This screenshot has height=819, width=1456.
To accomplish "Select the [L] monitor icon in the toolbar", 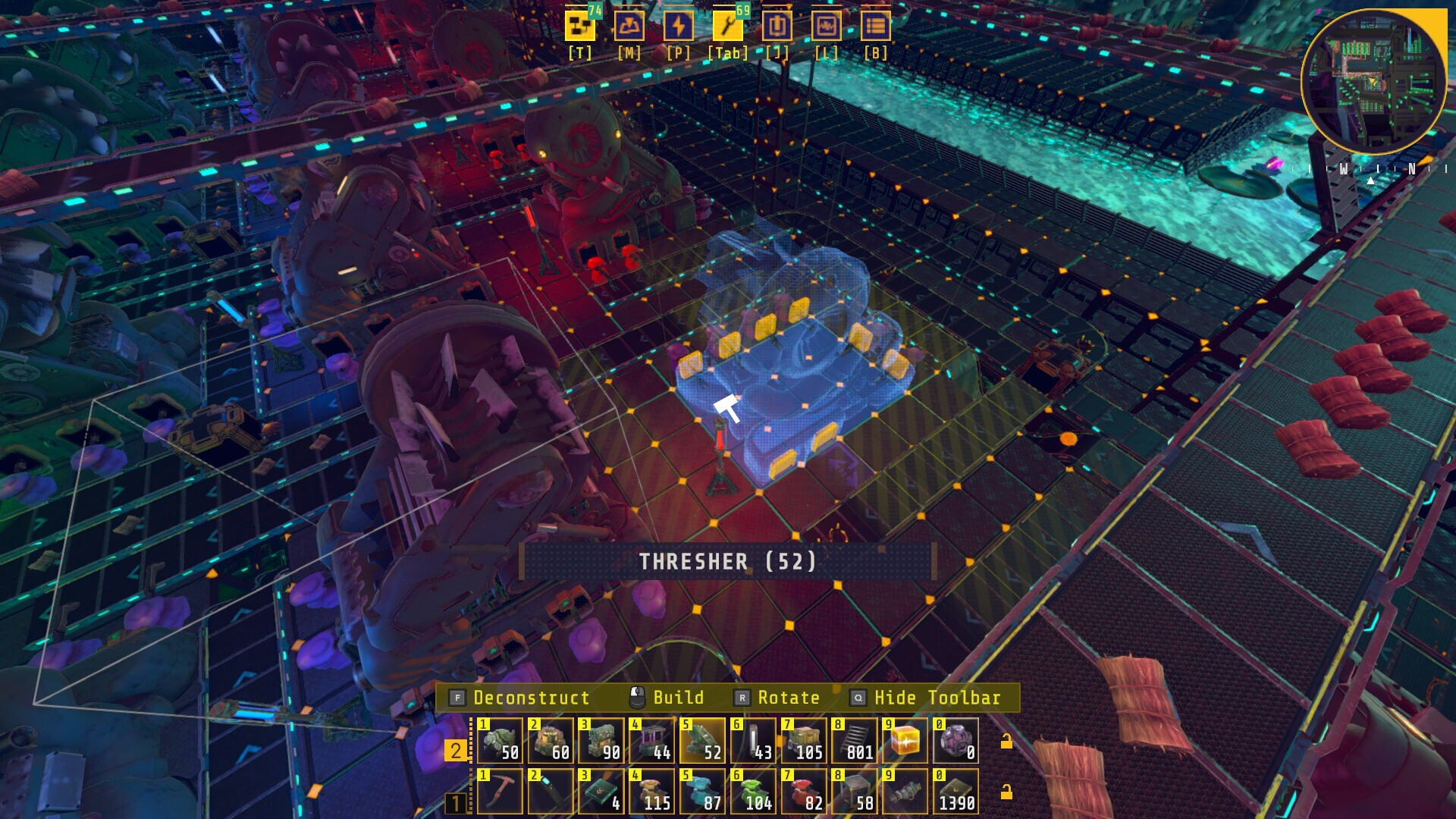I will [x=827, y=25].
